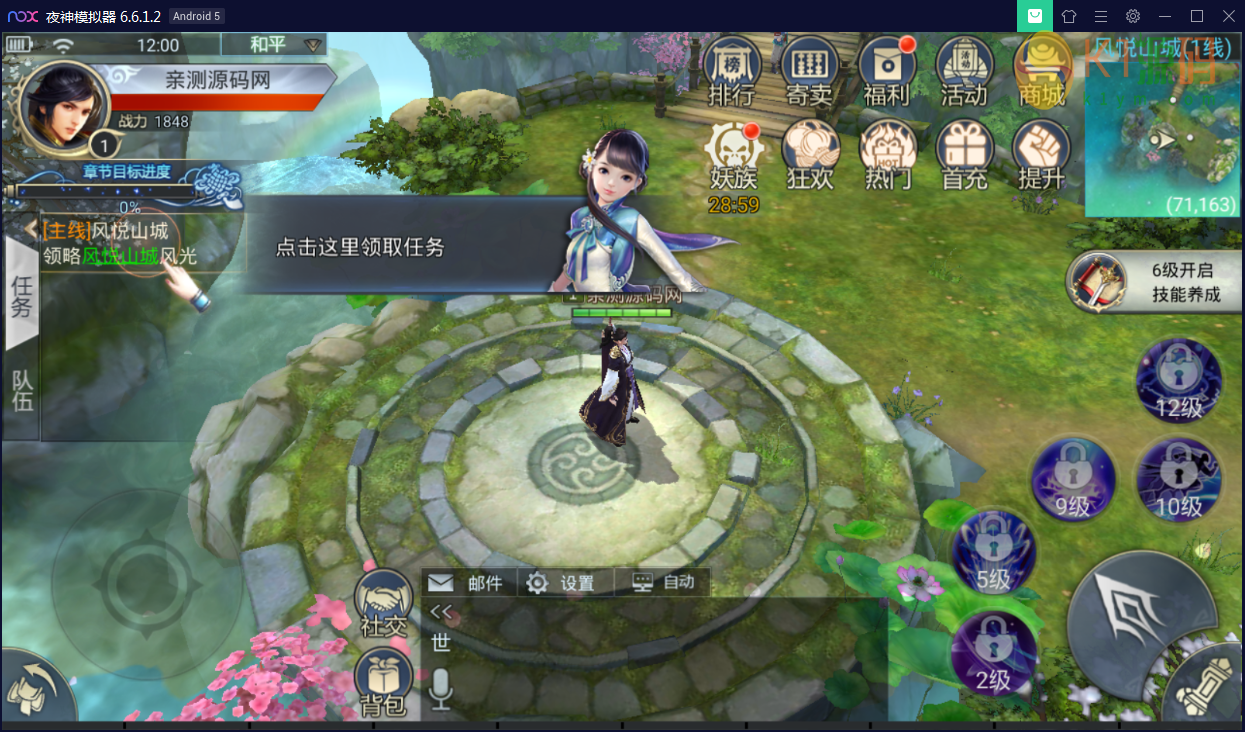
Task: Open the 提升 power-up menu
Action: click(1041, 153)
